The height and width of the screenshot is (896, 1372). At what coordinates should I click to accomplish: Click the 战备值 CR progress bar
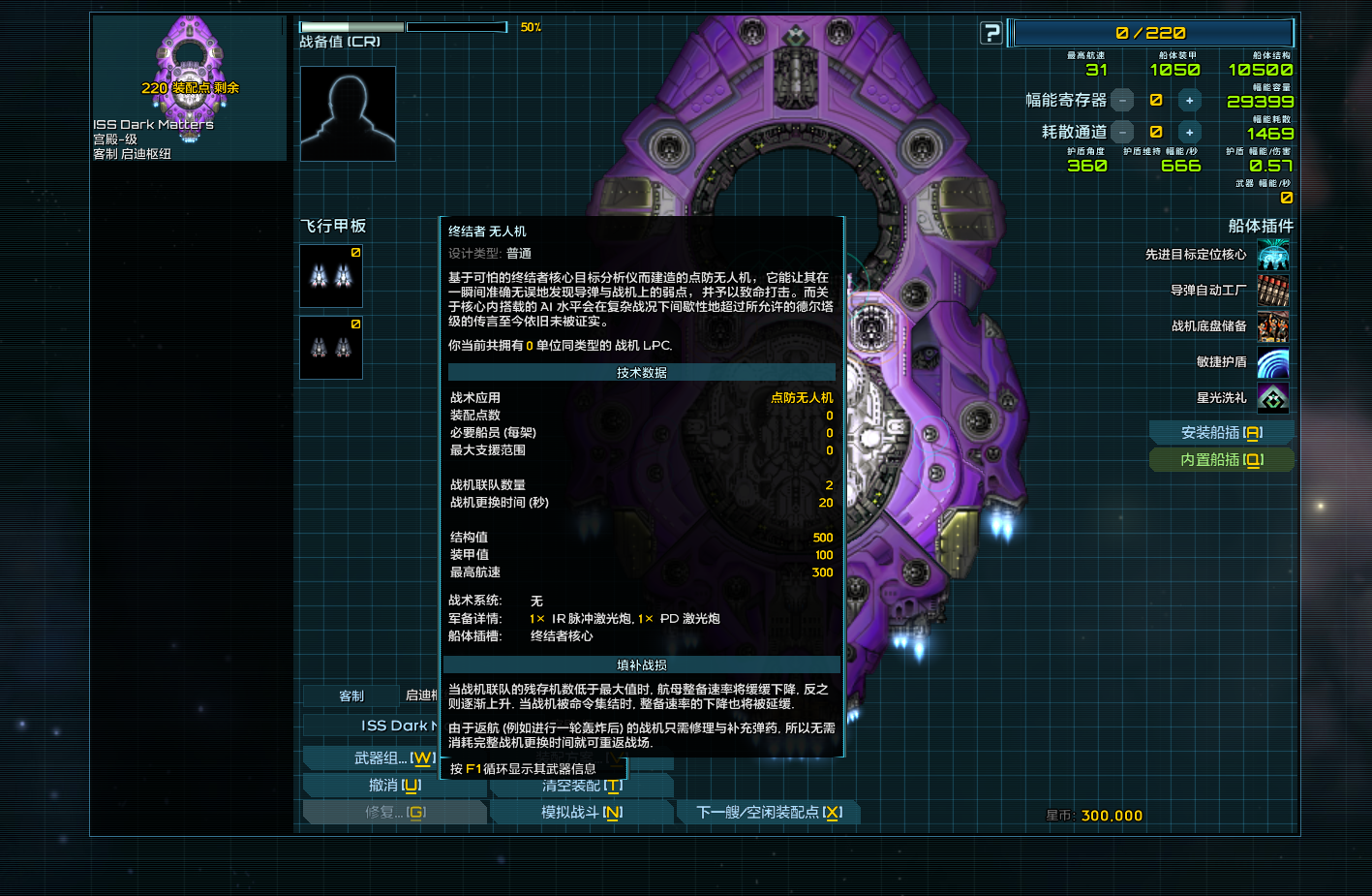pos(401,28)
